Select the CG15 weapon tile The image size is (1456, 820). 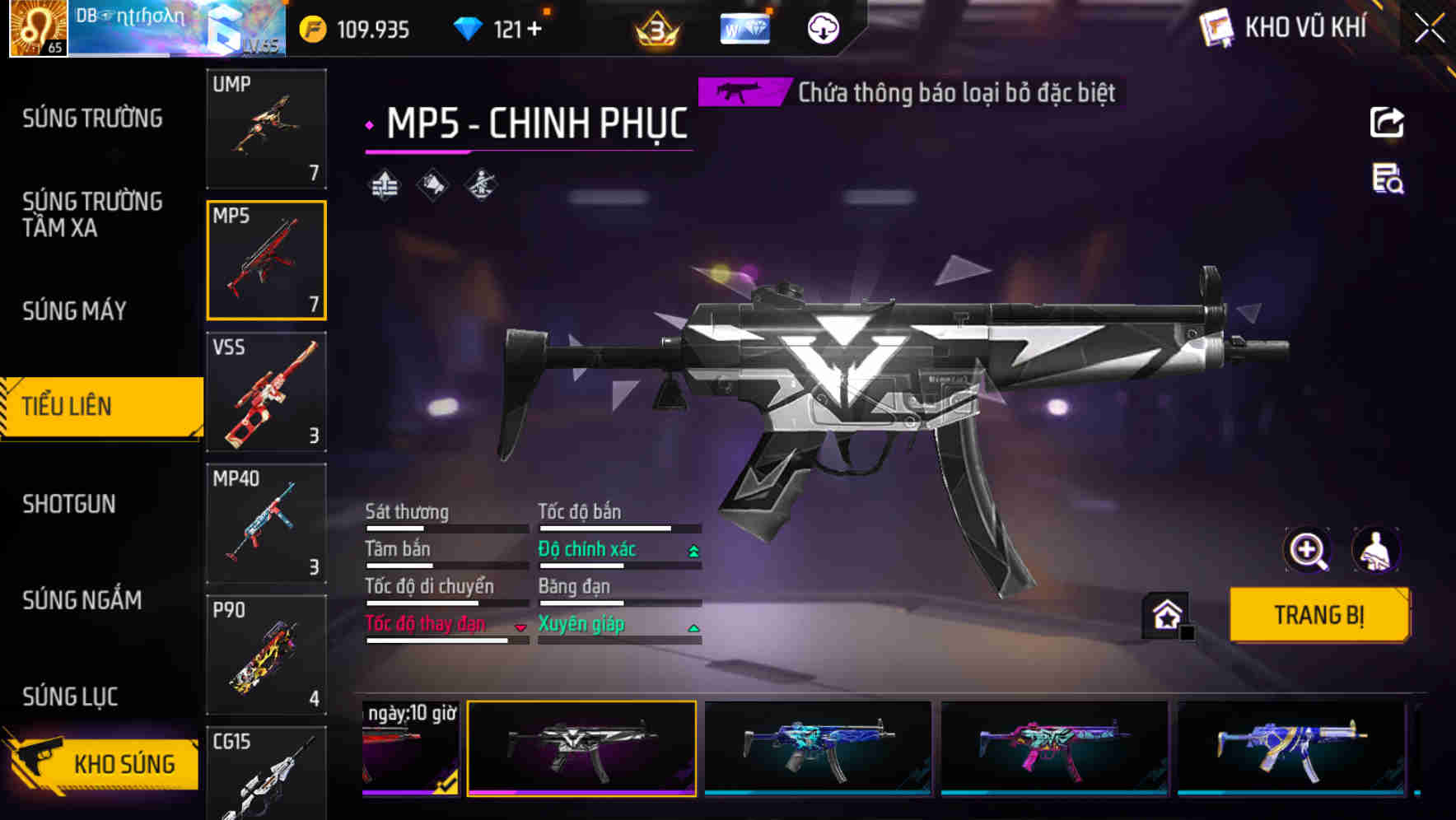[x=266, y=774]
